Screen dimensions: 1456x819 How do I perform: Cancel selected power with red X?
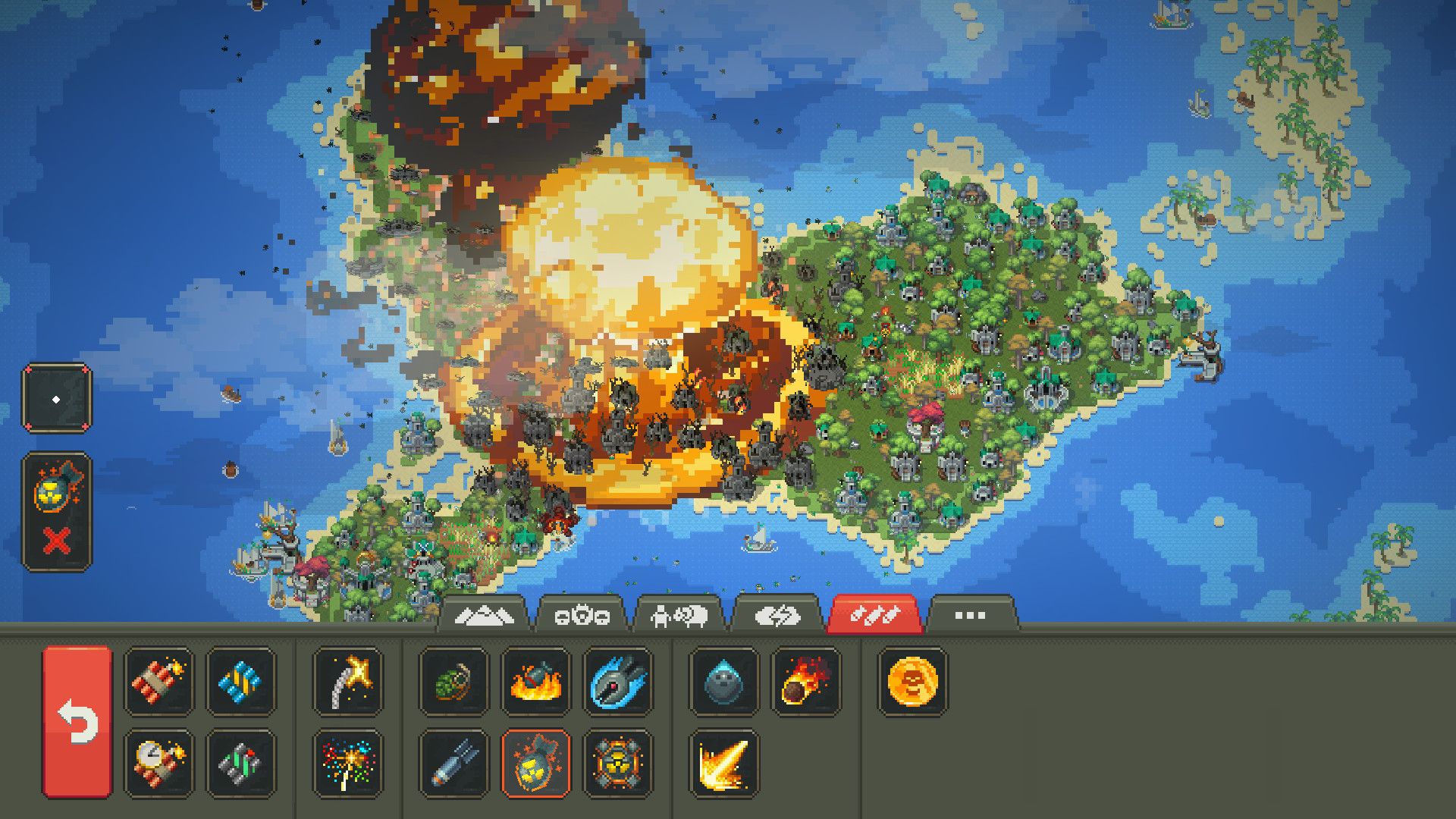[x=57, y=541]
